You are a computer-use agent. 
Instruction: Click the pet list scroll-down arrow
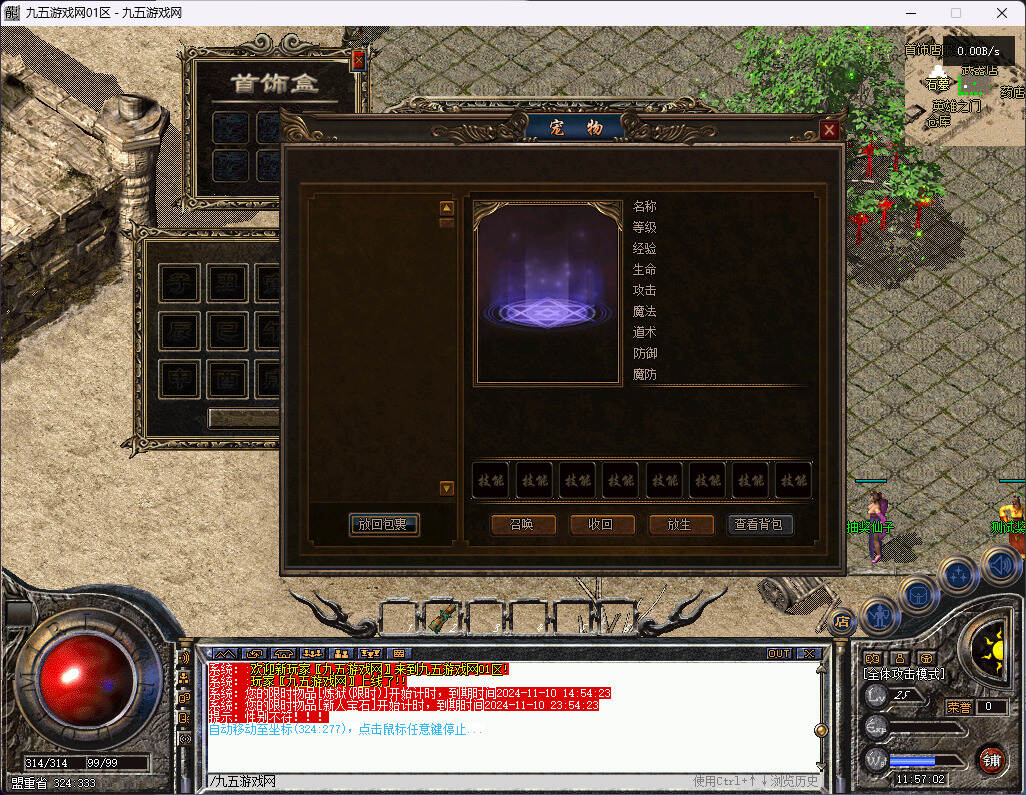(447, 488)
